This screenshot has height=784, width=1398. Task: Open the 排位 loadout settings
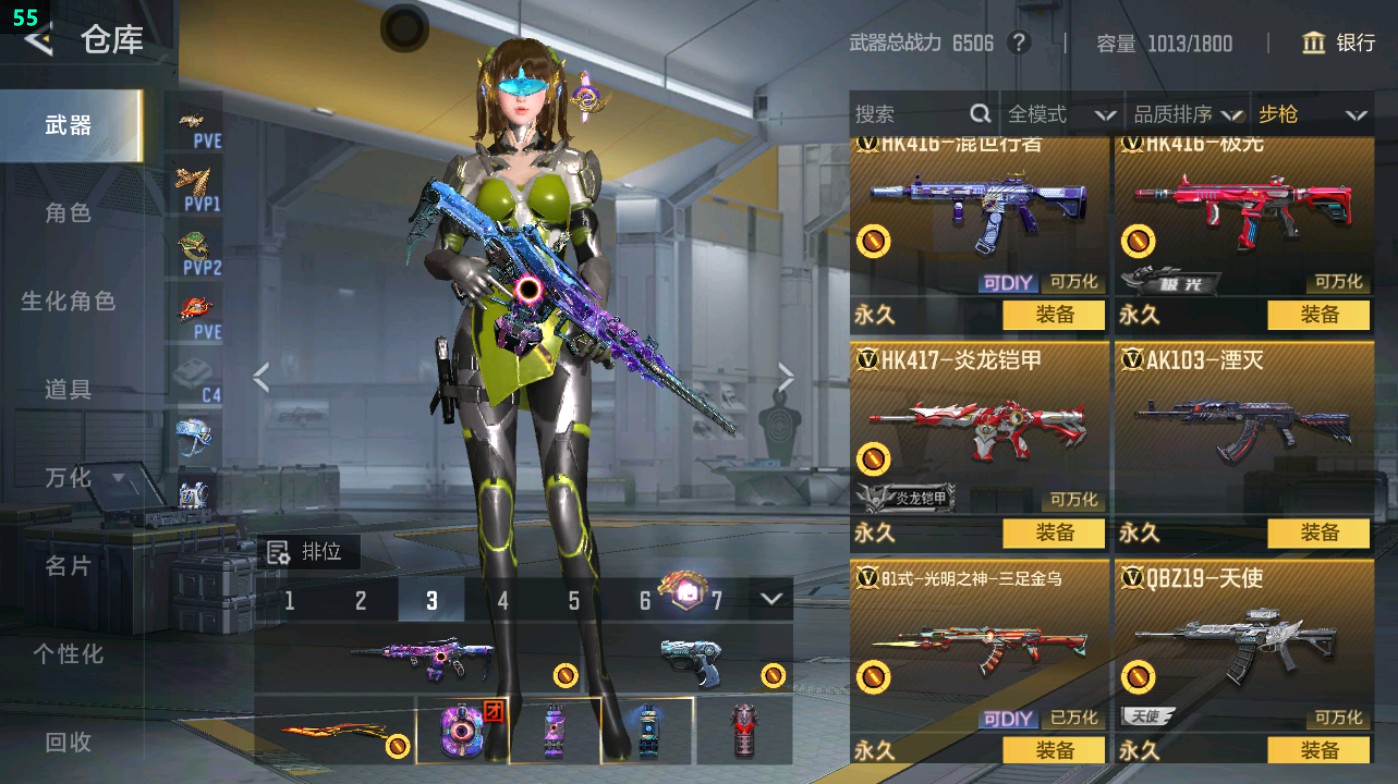click(306, 552)
